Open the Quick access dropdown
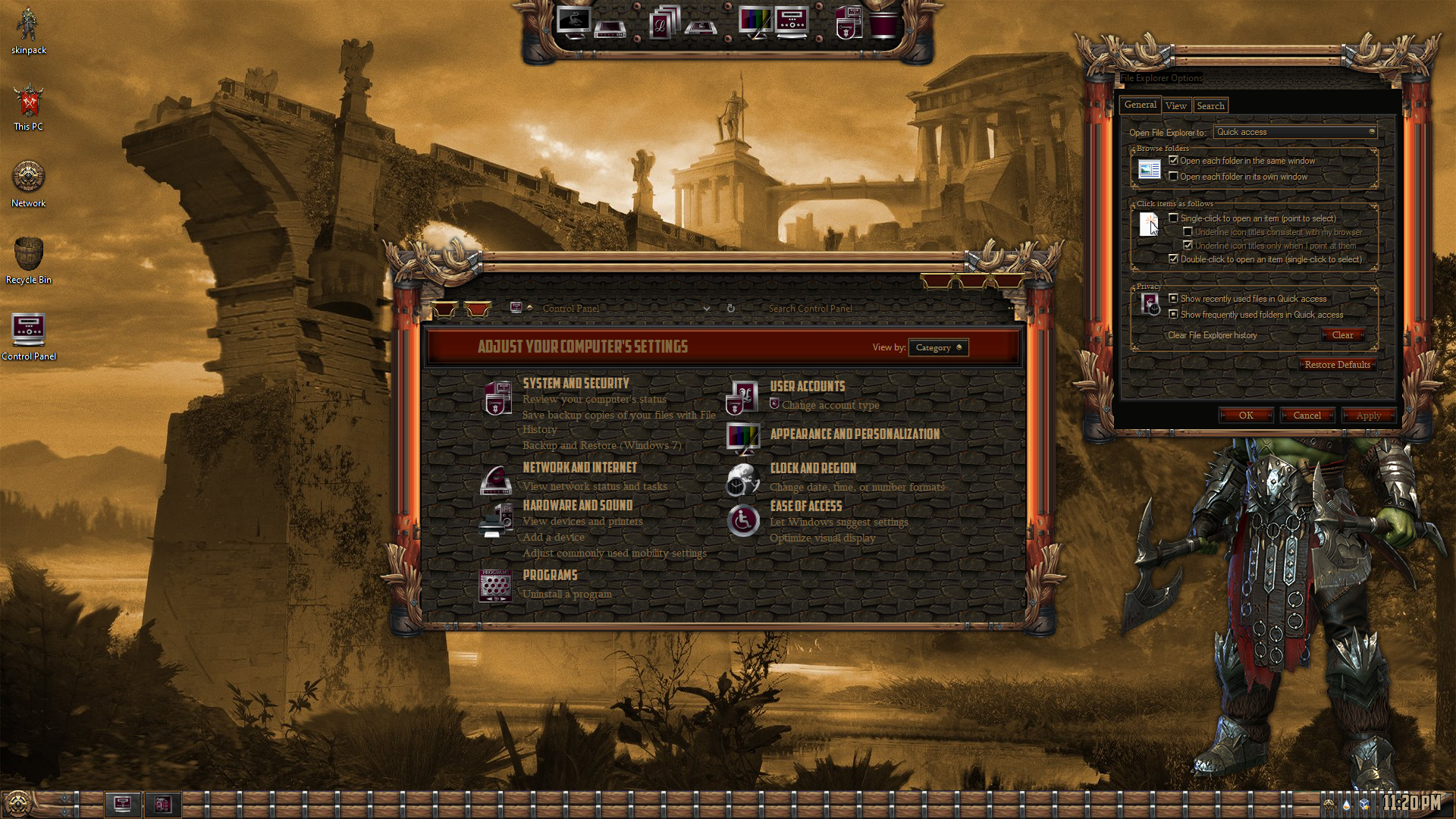Image resolution: width=1456 pixels, height=819 pixels. click(1295, 132)
